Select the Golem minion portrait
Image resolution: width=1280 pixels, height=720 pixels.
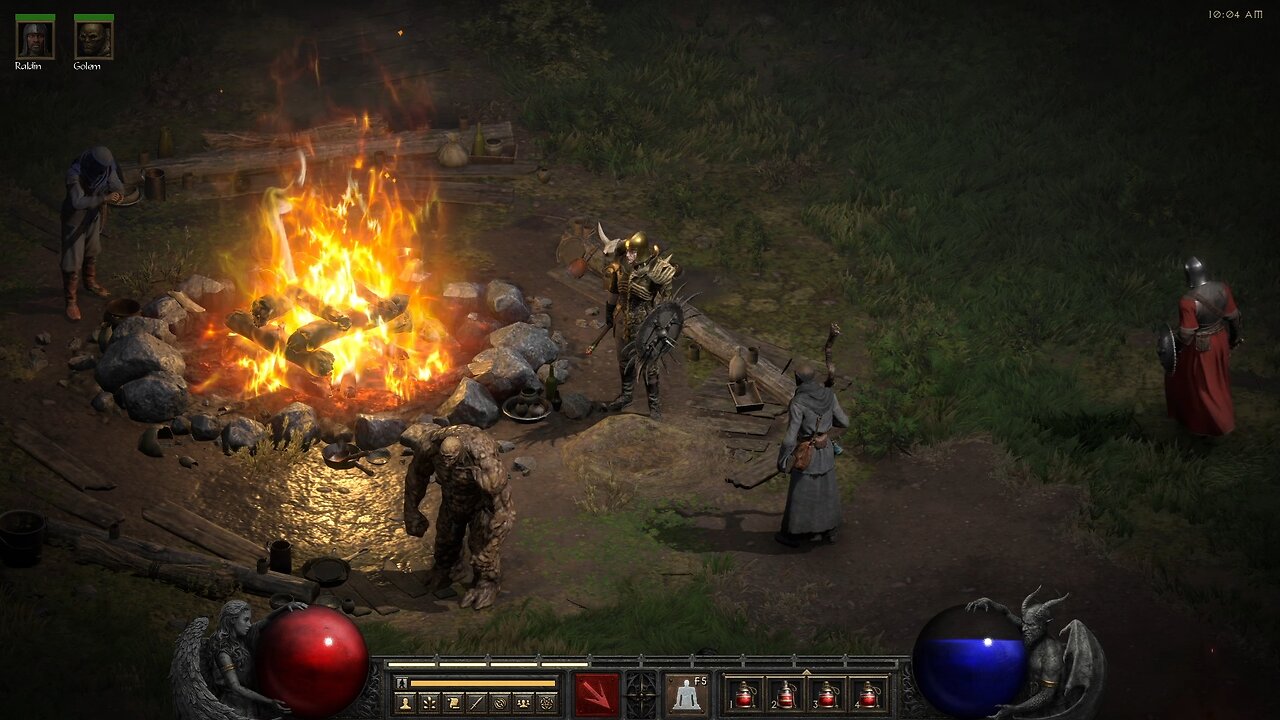click(x=93, y=39)
